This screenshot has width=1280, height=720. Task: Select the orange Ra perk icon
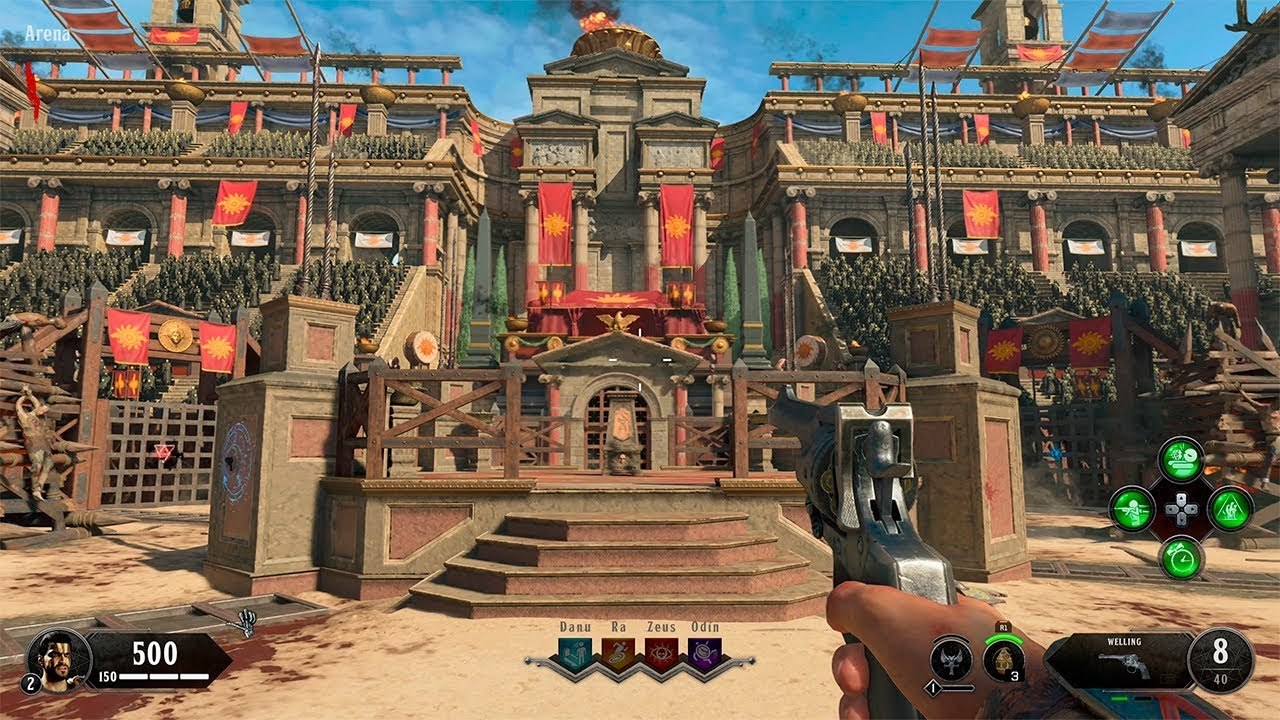pyautogui.click(x=617, y=654)
